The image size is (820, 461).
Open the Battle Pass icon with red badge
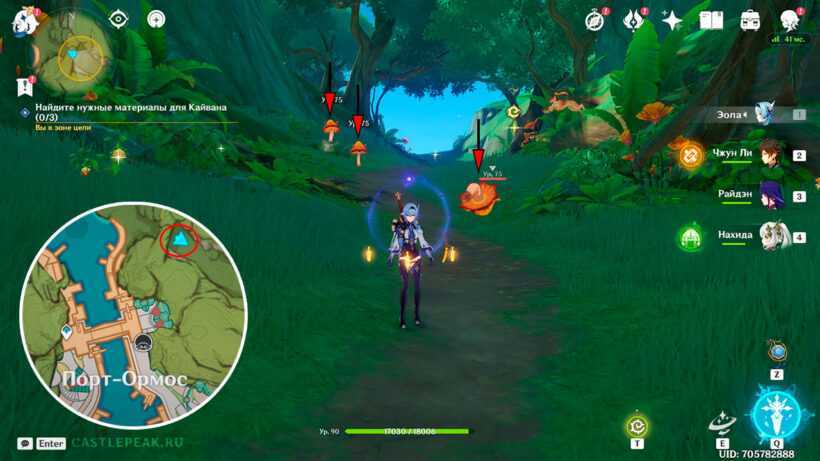(x=633, y=20)
